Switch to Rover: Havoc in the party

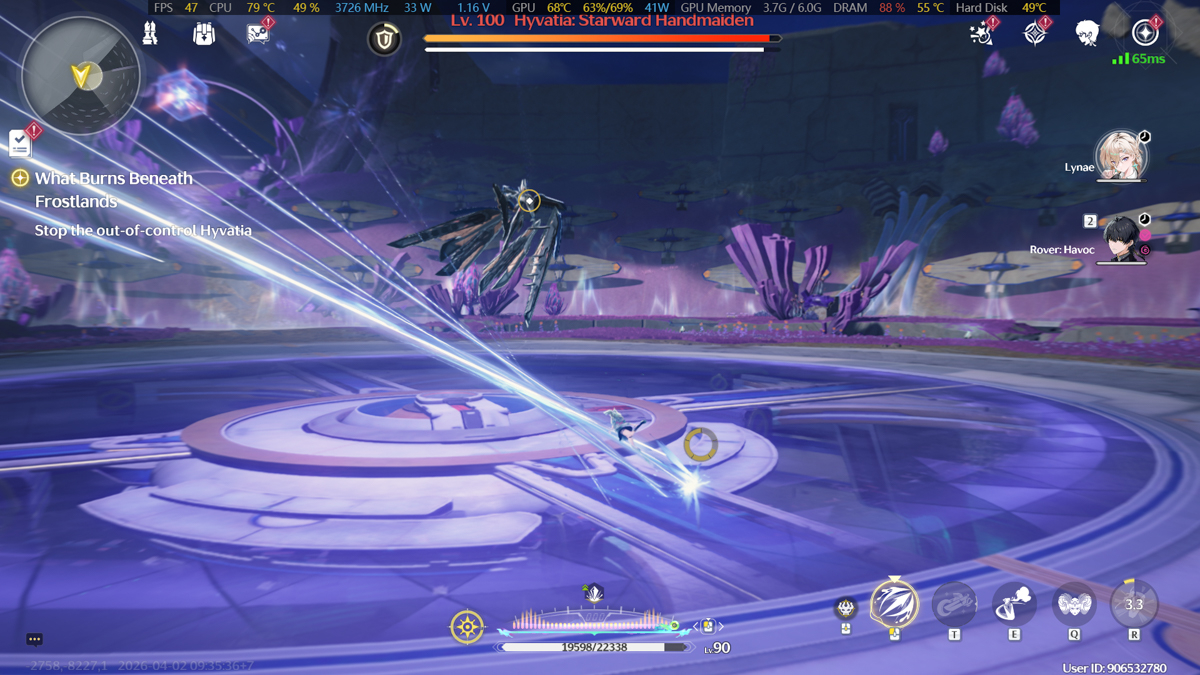tap(1122, 240)
